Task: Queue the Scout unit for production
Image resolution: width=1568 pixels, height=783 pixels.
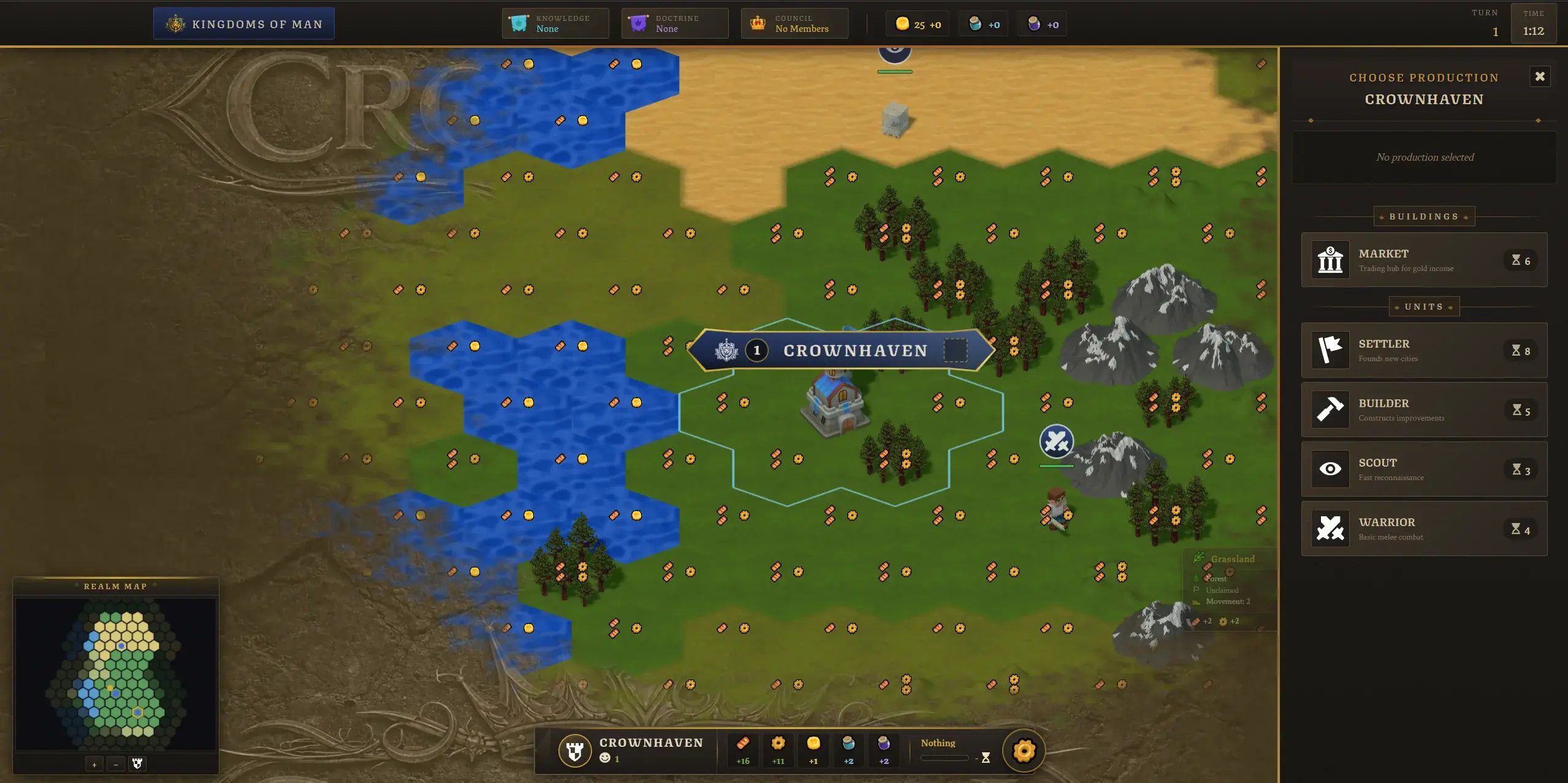Action: pyautogui.click(x=1423, y=469)
